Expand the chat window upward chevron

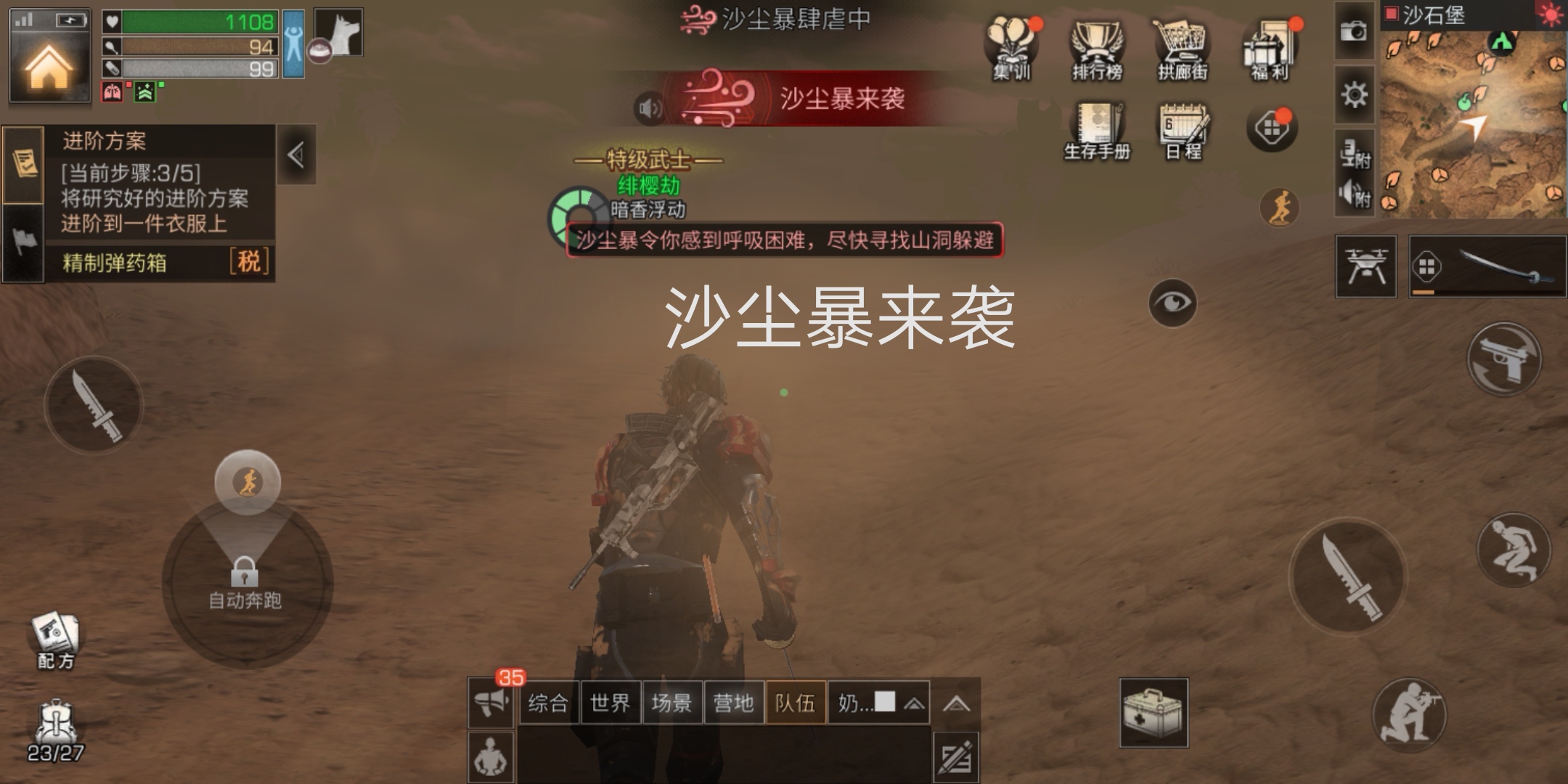coord(958,702)
